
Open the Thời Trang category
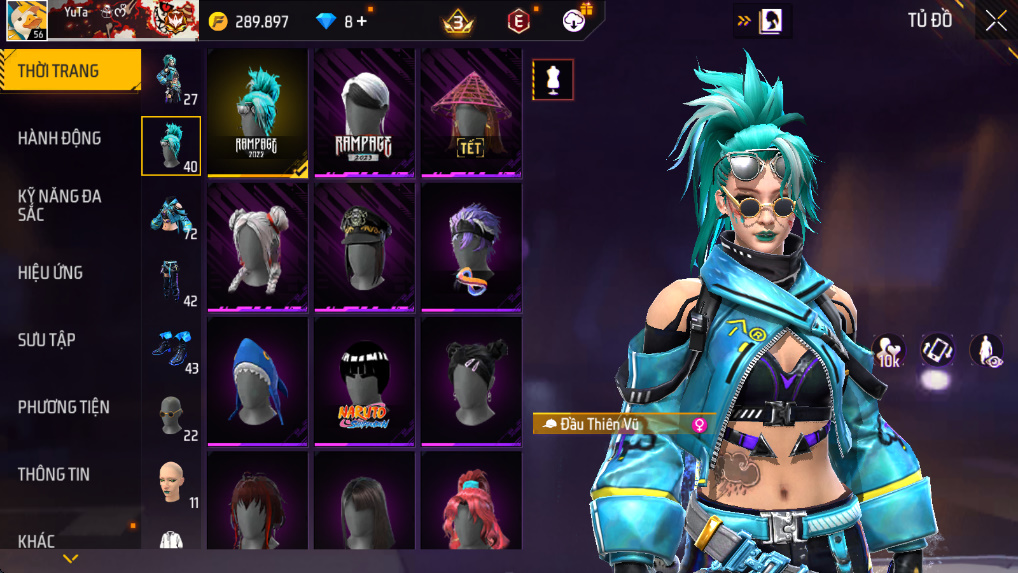tap(70, 71)
